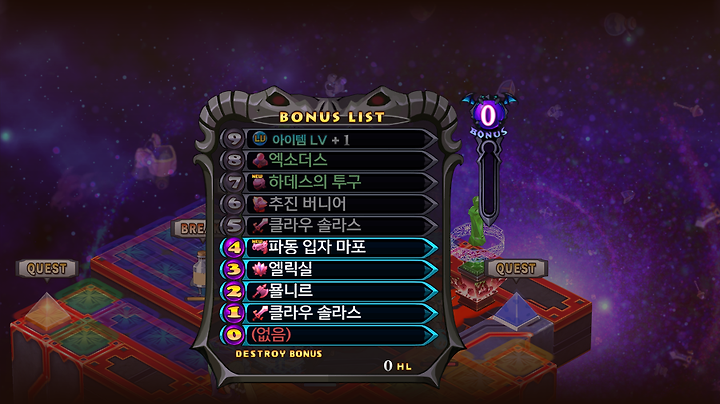Choose the 엑소더스 bonus entry
This screenshot has height=404, width=720.
pos(330,160)
